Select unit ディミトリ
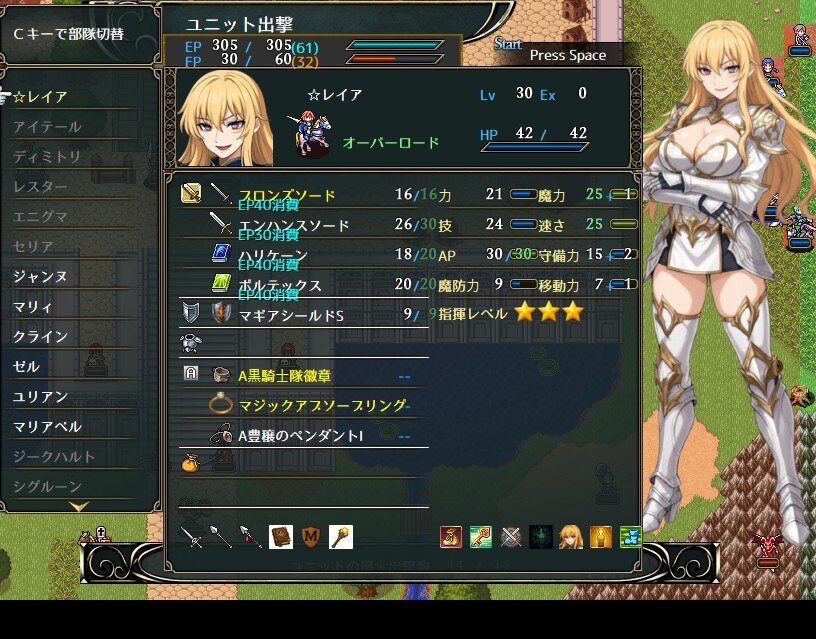 point(47,157)
